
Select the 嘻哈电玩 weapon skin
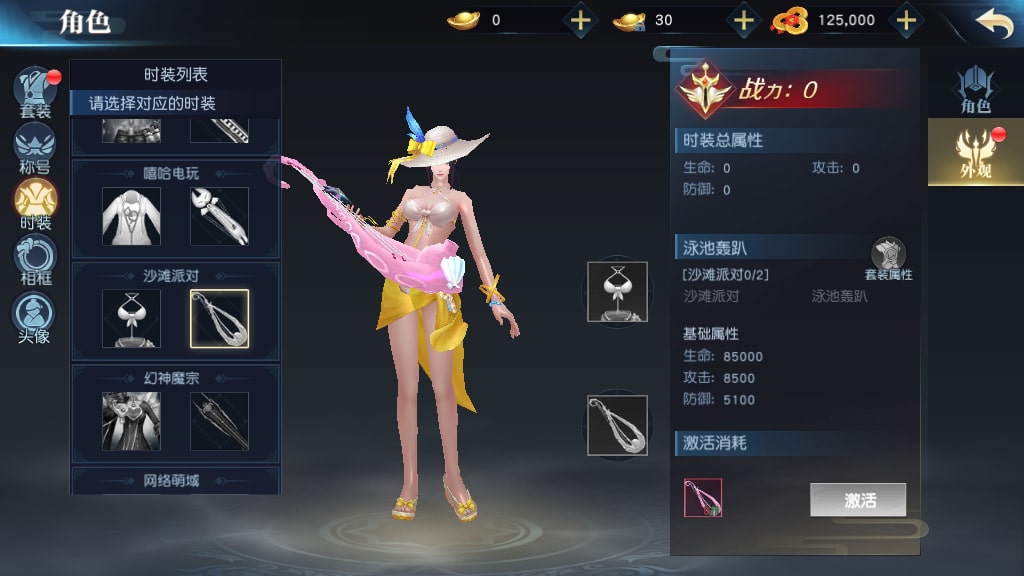219,216
